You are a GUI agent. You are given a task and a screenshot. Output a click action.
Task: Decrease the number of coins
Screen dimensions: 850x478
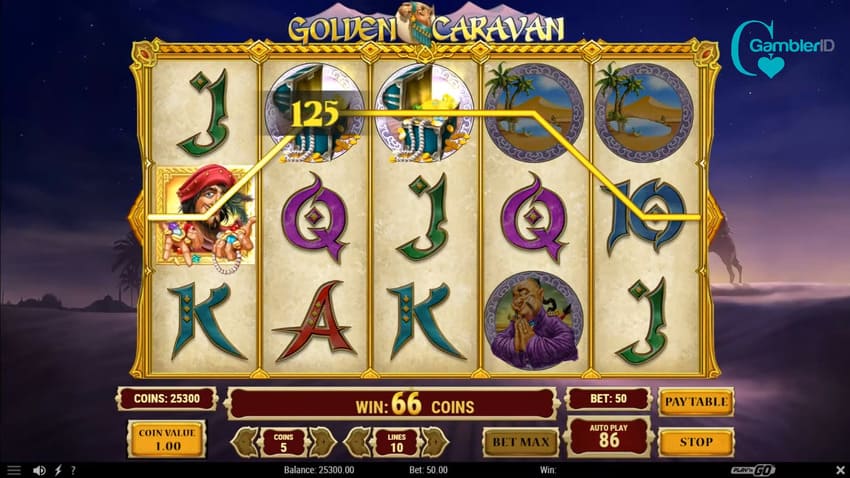(242, 441)
